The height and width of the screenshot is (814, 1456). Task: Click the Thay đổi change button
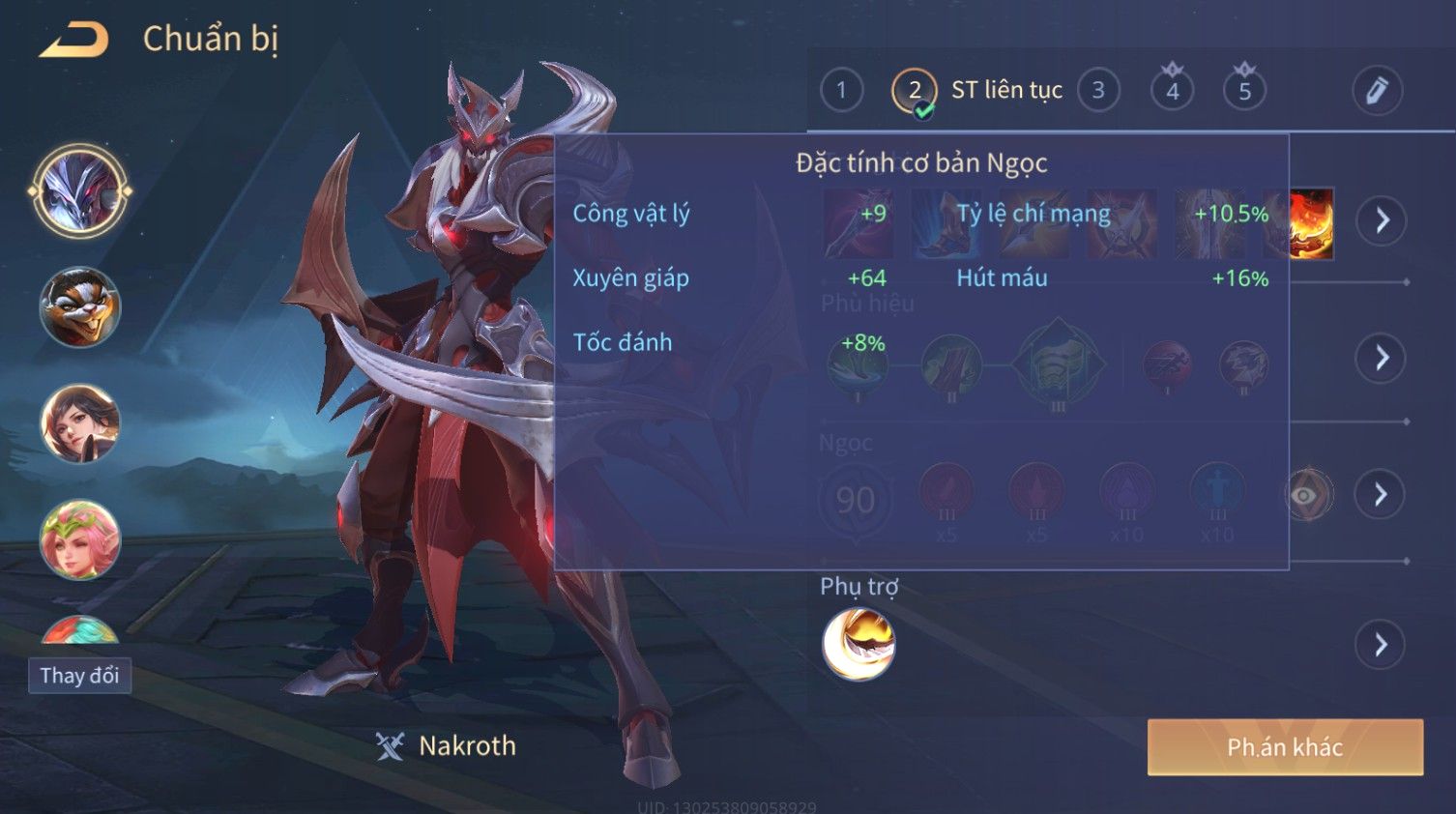pos(79,676)
